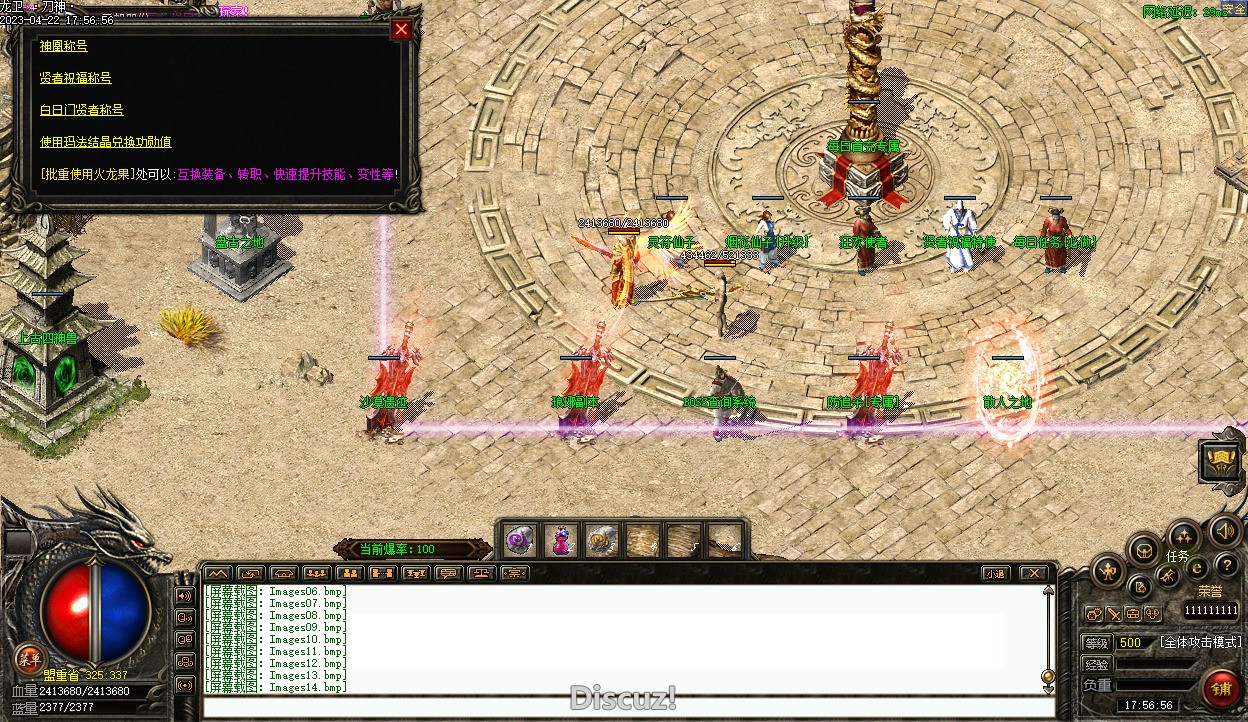Choose the 贤者祝福称号 option
Image resolution: width=1248 pixels, height=722 pixels.
coord(75,78)
